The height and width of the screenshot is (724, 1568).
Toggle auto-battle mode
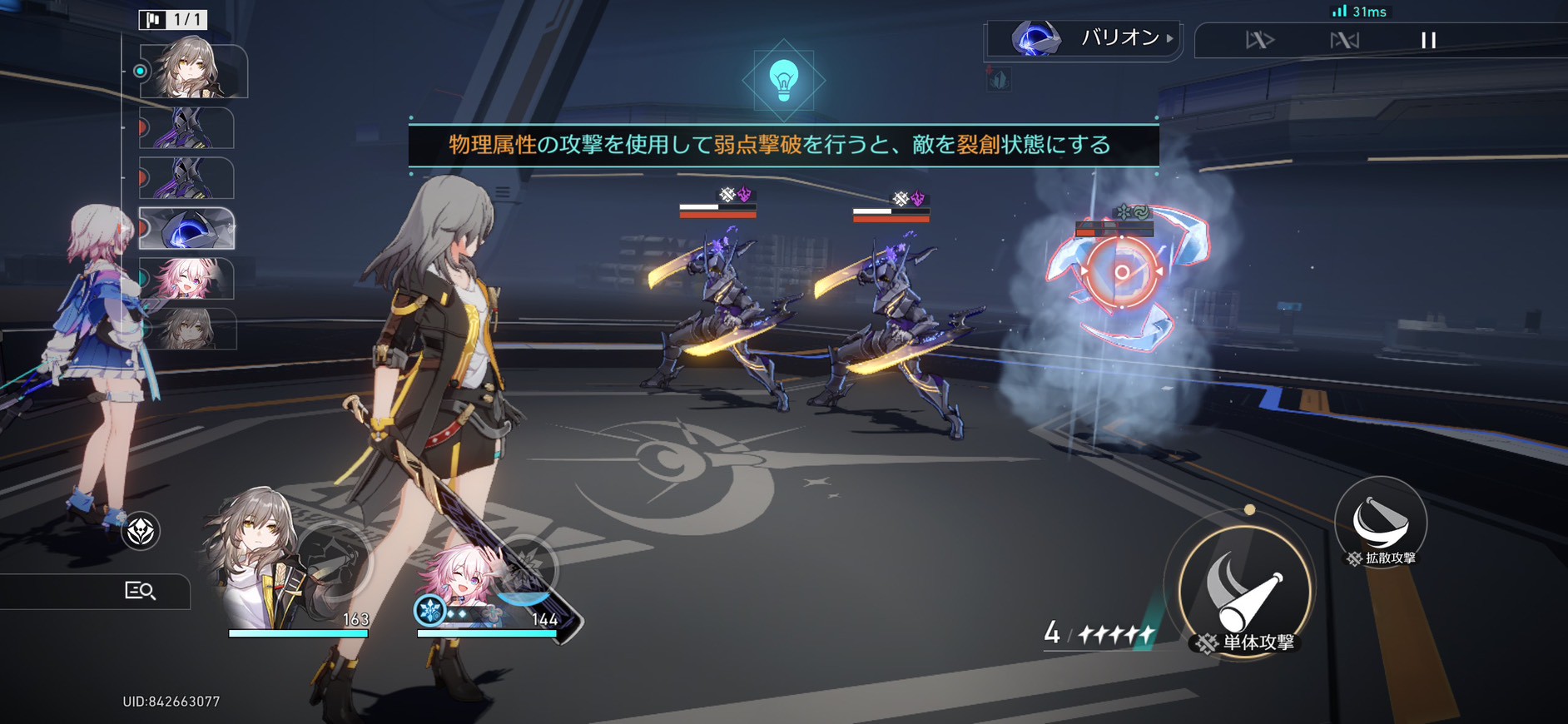point(1344,40)
